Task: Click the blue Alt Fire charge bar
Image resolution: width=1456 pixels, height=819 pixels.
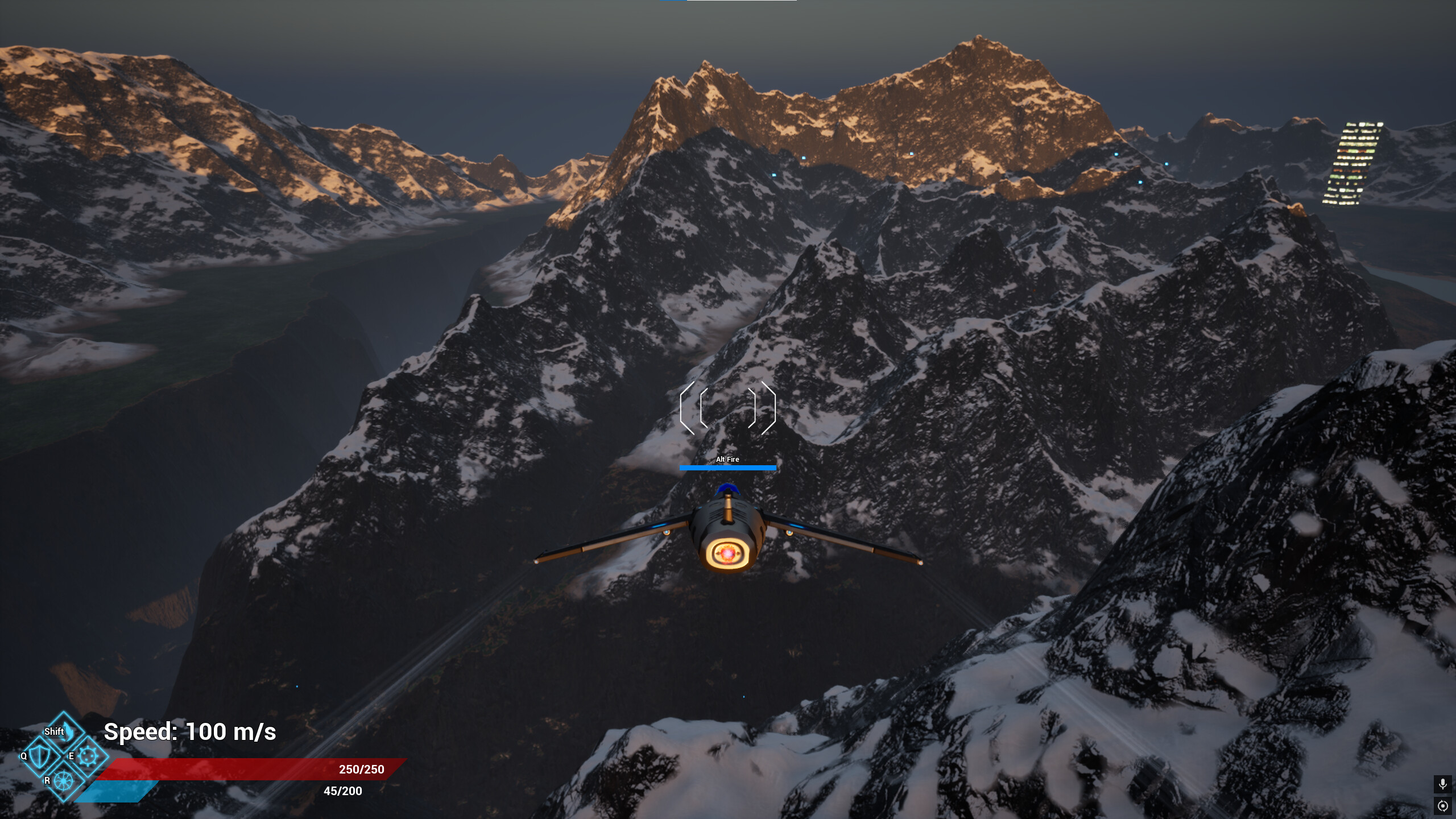Action: [728, 468]
